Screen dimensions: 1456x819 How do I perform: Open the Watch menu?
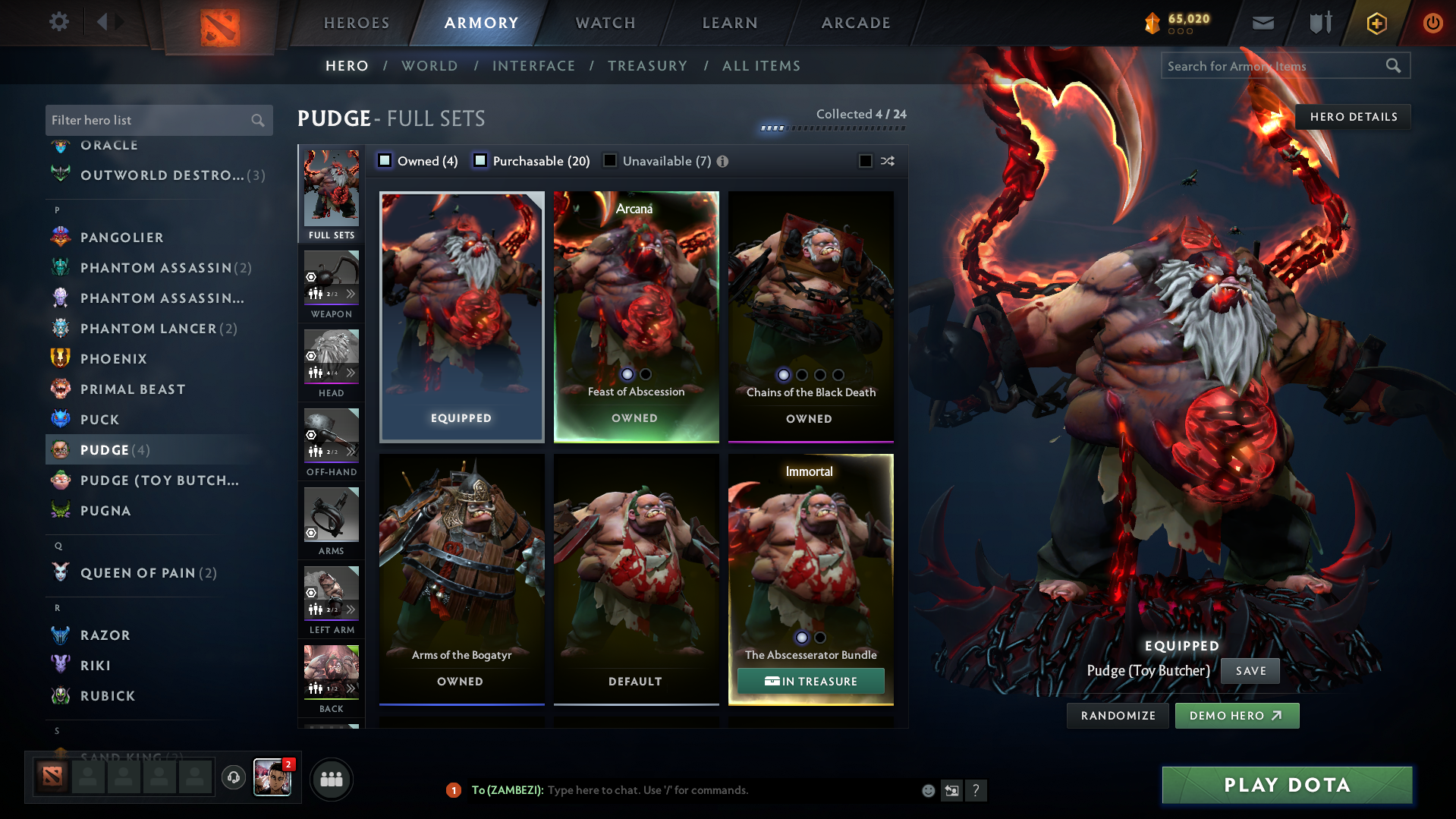pyautogui.click(x=605, y=23)
